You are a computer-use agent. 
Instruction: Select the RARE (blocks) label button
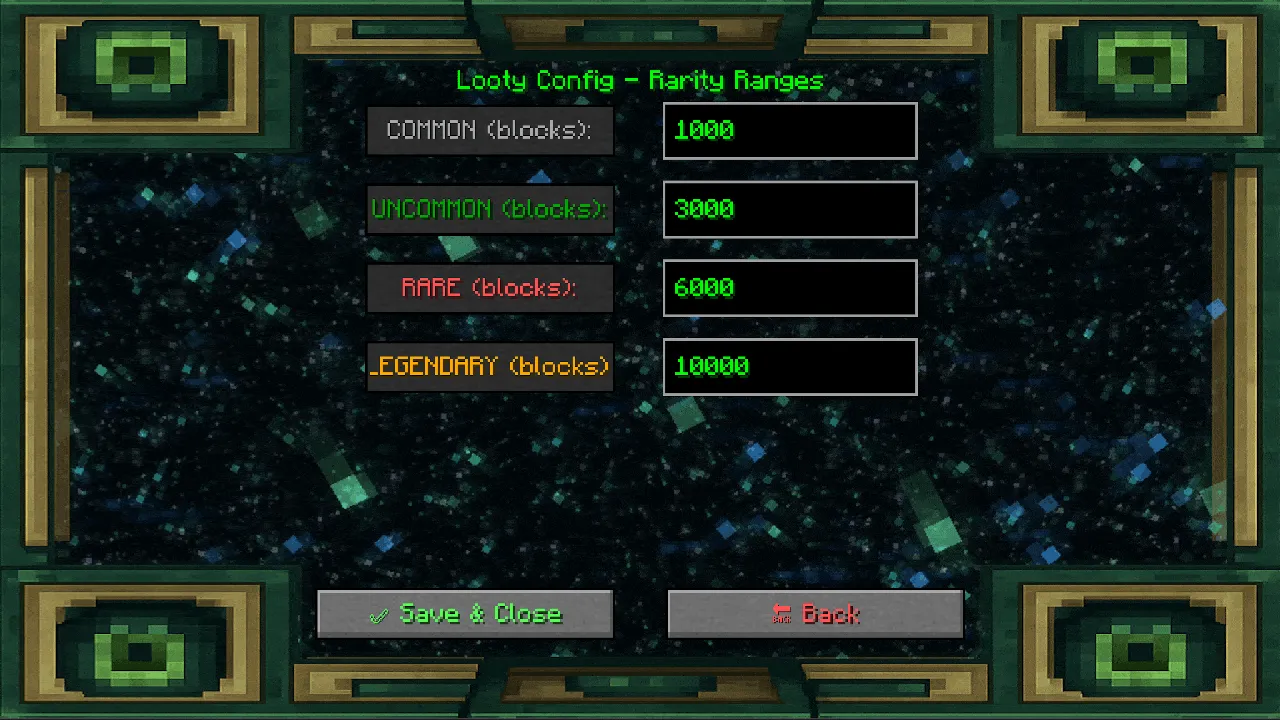click(x=490, y=288)
